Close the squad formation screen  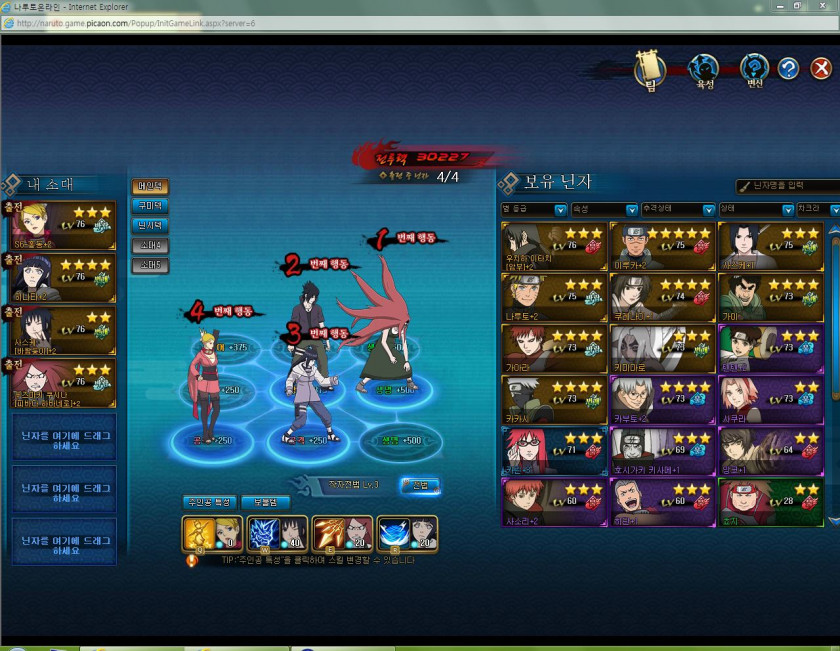[821, 68]
